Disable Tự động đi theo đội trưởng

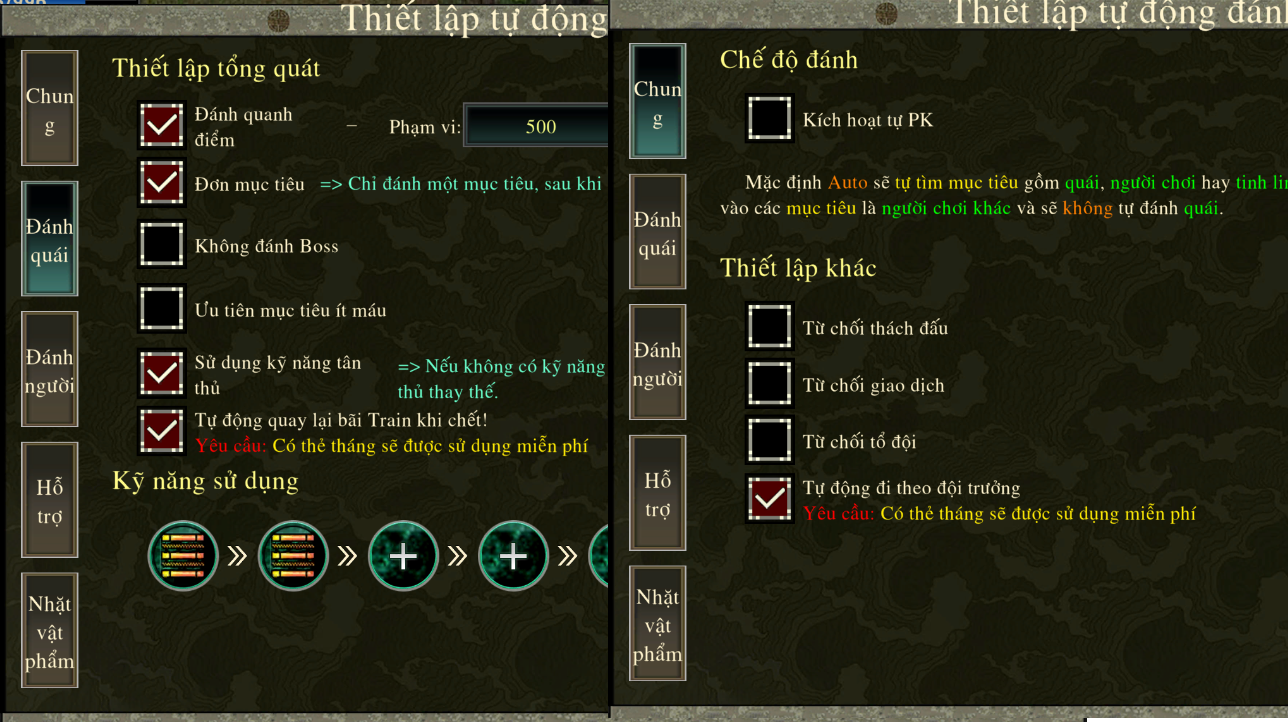click(x=770, y=499)
